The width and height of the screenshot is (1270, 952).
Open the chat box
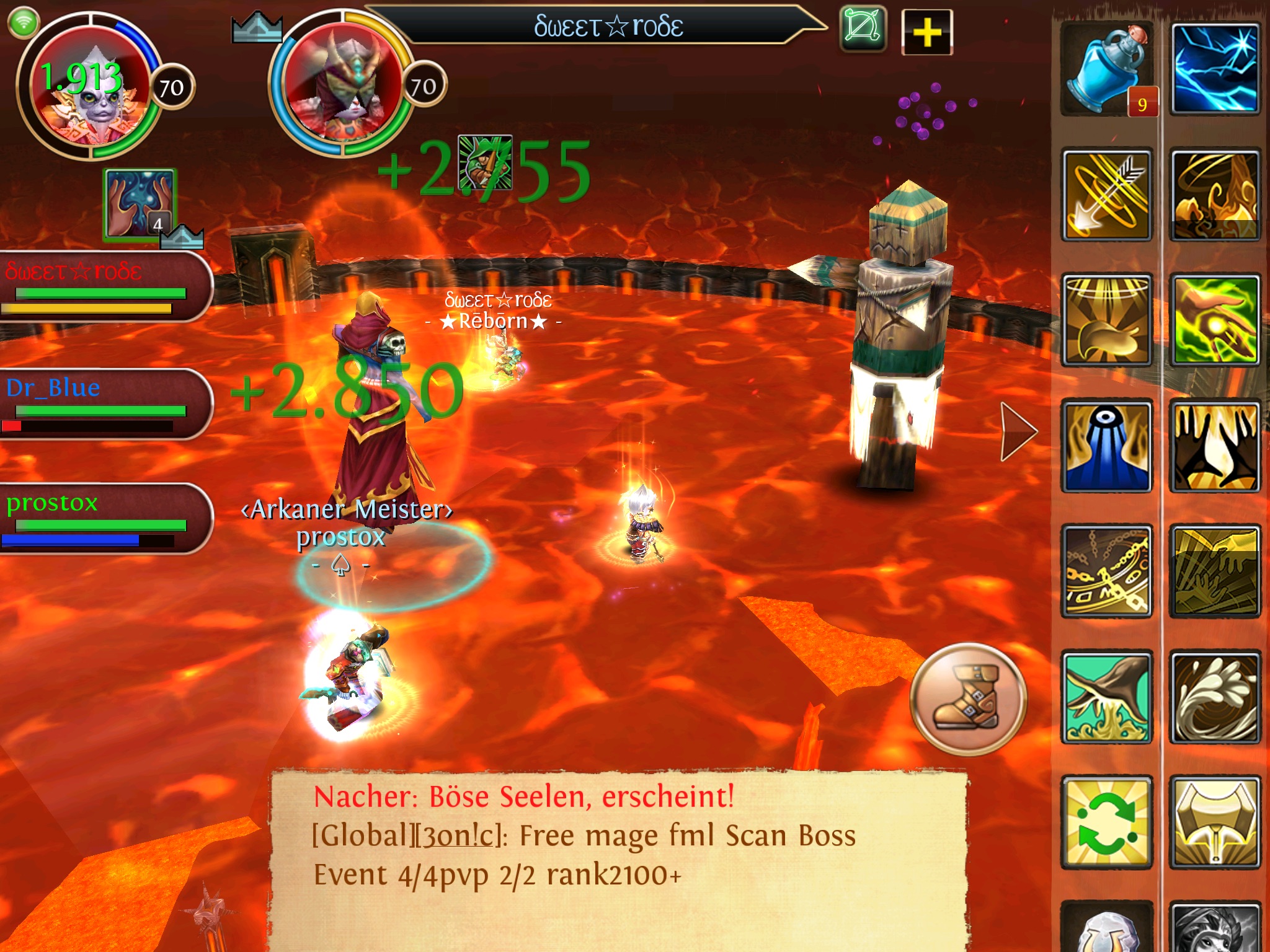[x=617, y=858]
